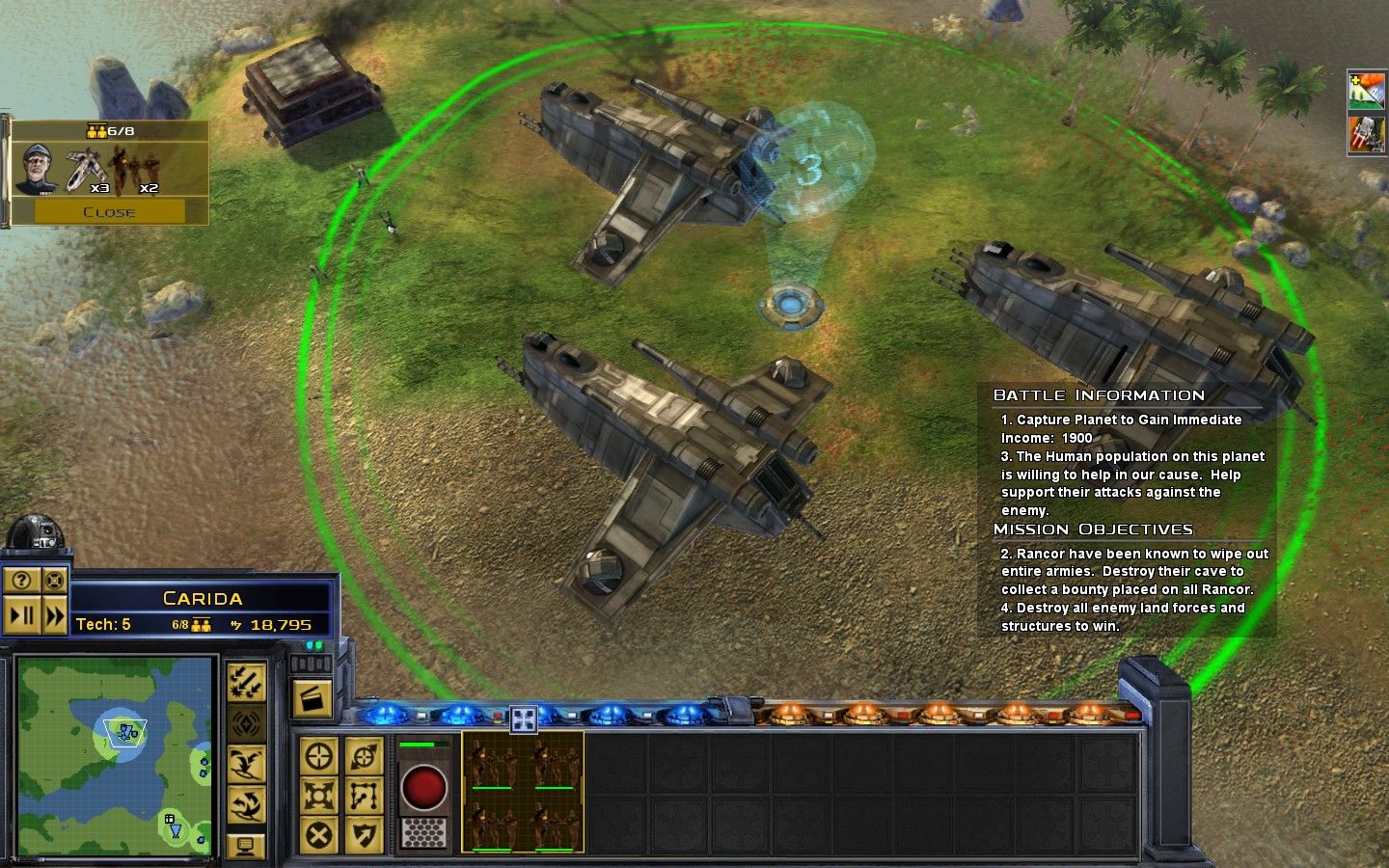Viewport: 1389px width, 868px height.
Task: Open the computer terminal button below abilities
Action: pos(246,846)
